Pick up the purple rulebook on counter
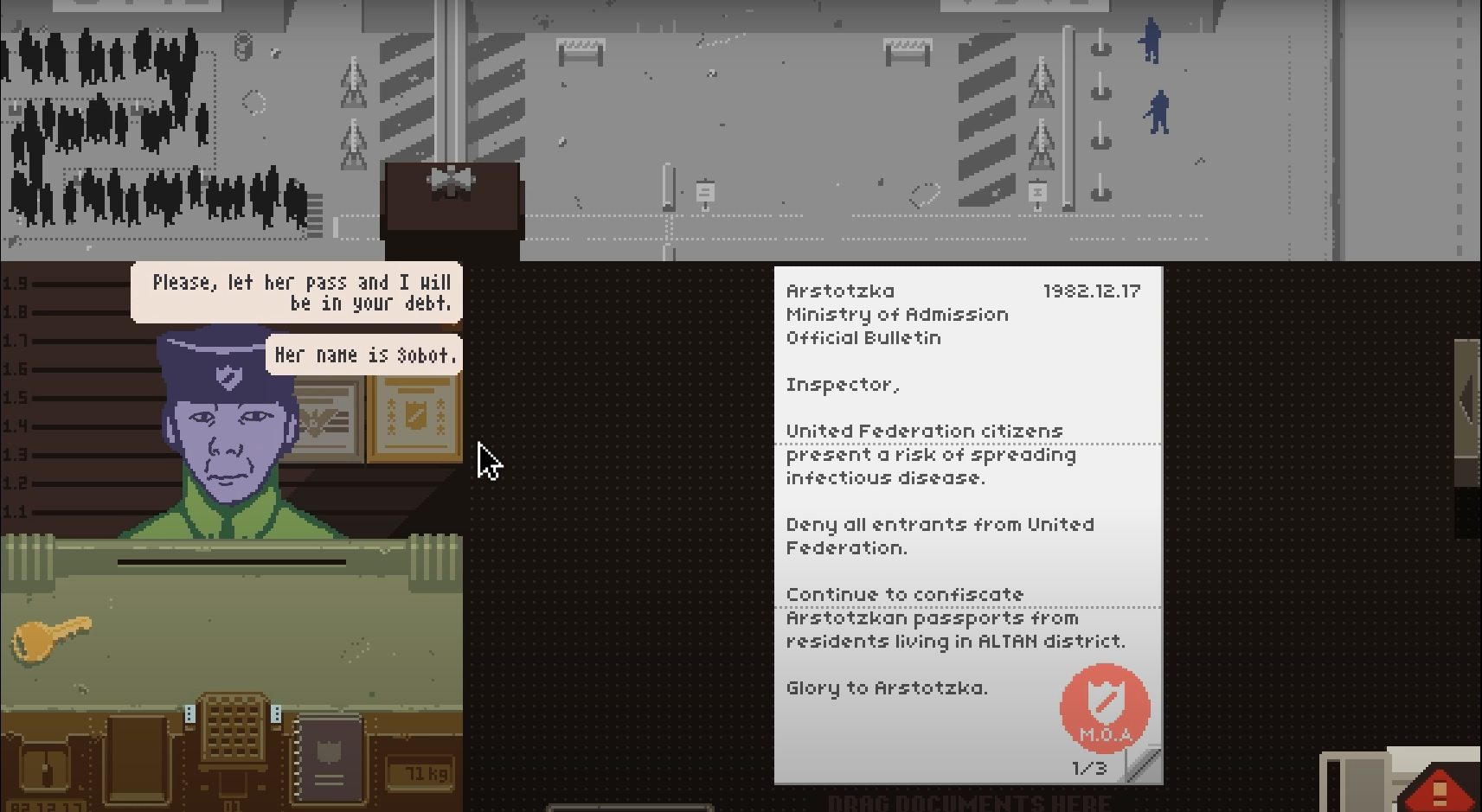The height and width of the screenshot is (812, 1482). [x=329, y=758]
